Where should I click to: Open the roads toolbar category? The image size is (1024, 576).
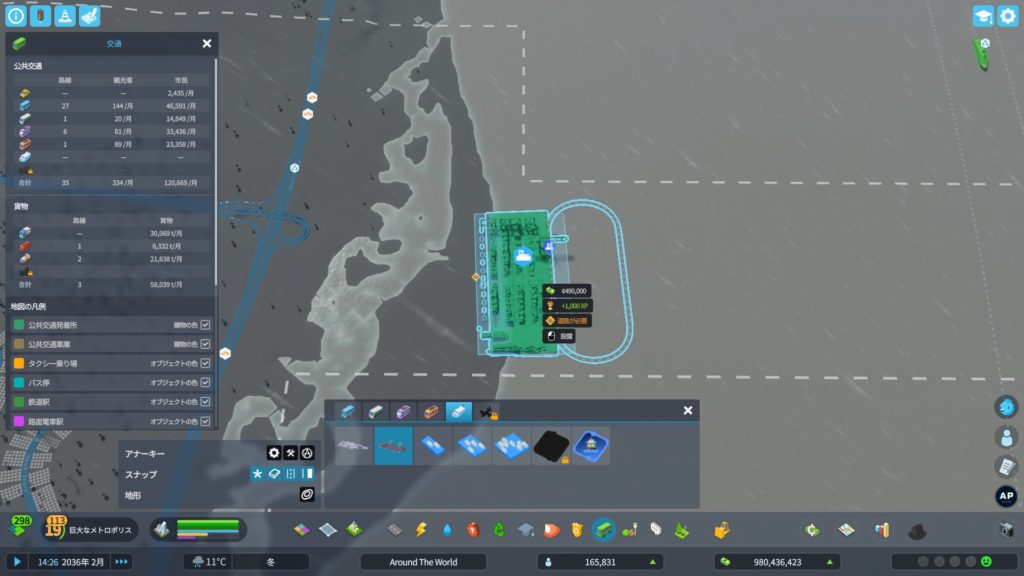click(395, 529)
